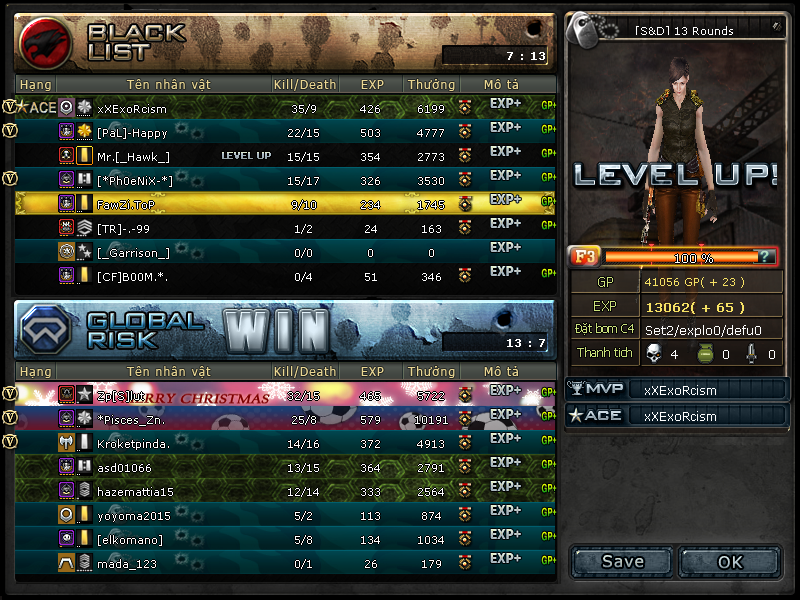Select the mada_123 player row
Image resolution: width=800 pixels, height=600 pixels.
click(127, 563)
